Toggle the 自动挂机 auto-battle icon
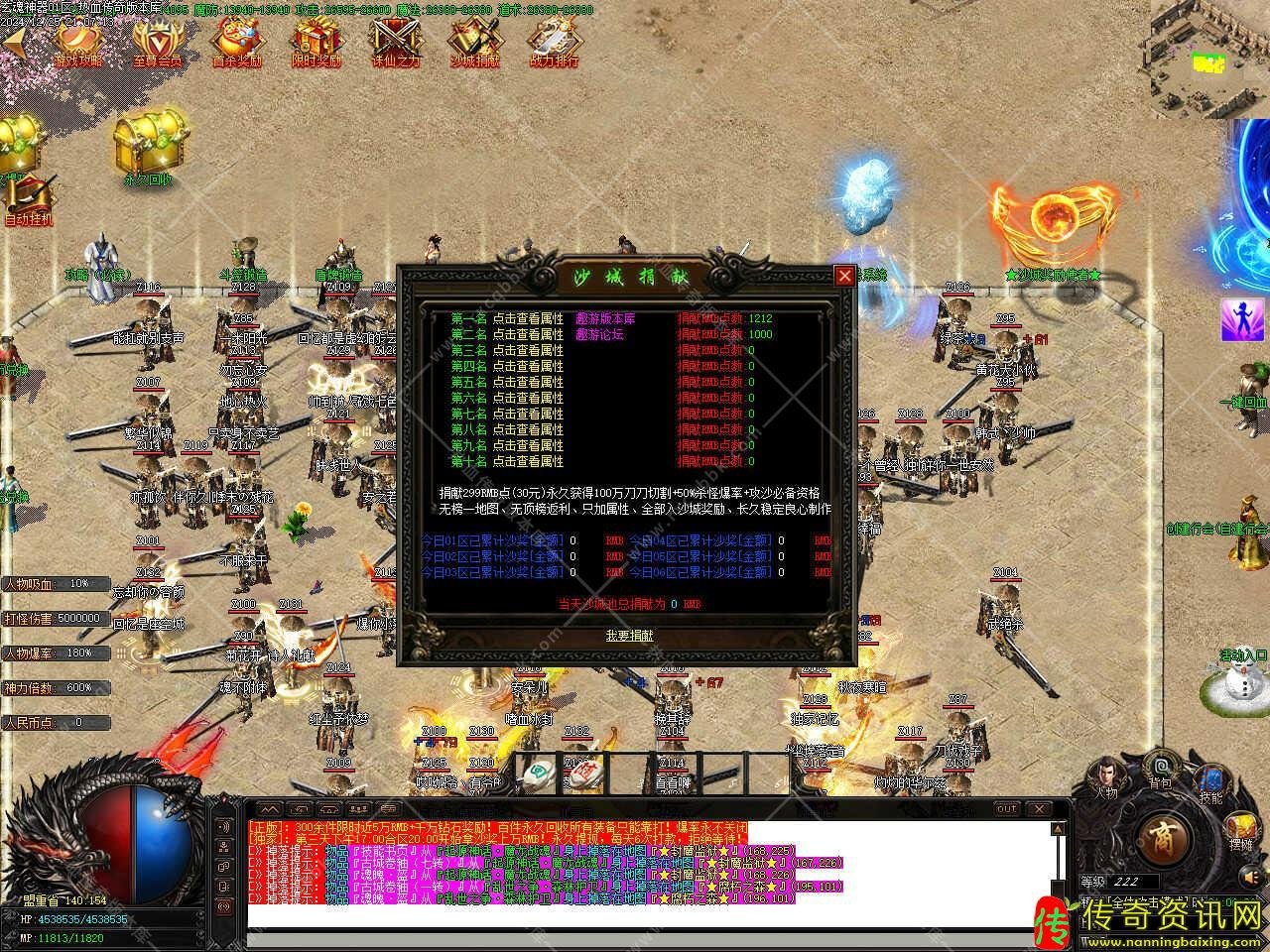 pos(28,197)
